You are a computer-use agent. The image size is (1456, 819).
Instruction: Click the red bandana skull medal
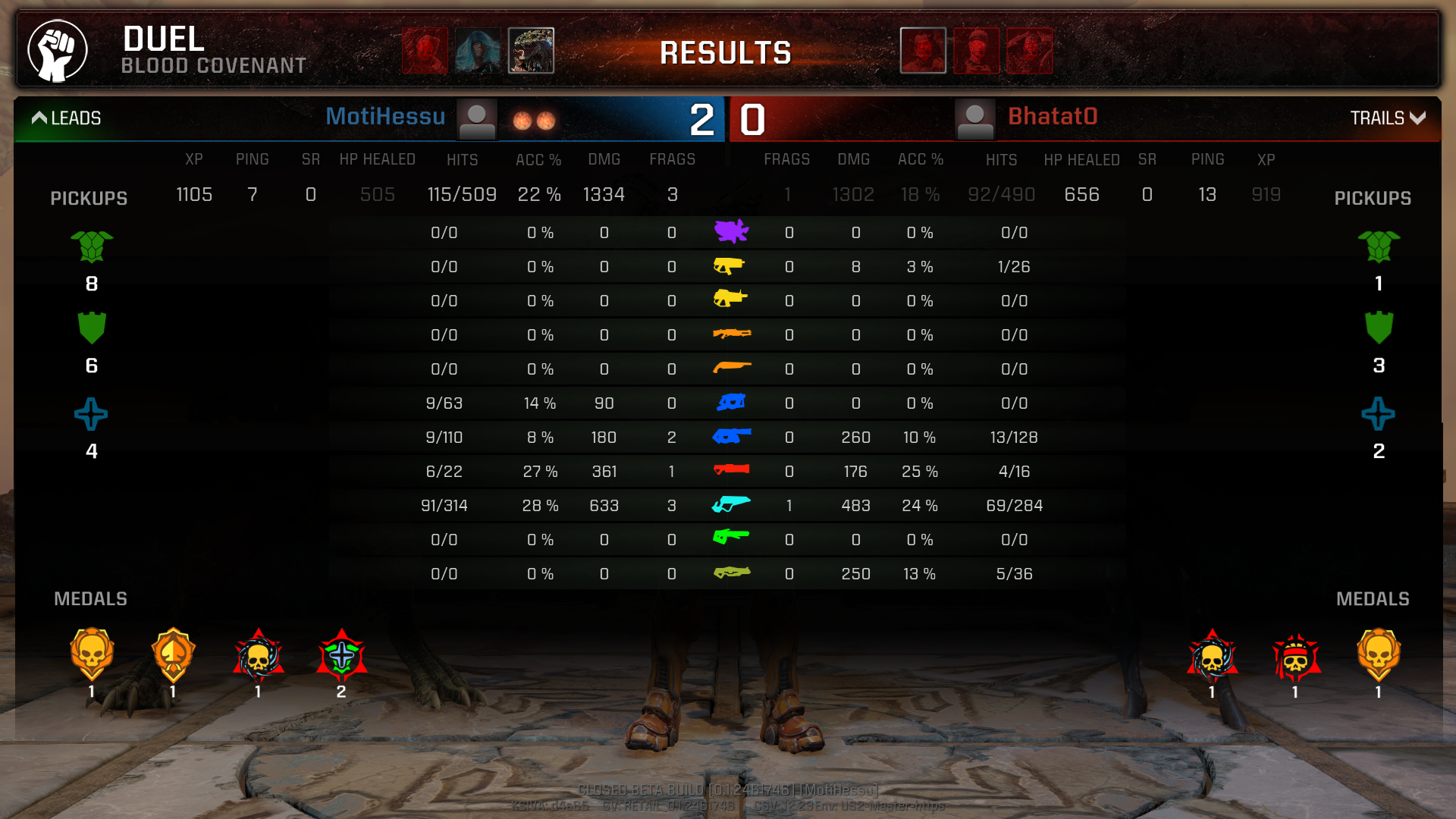click(x=1295, y=657)
